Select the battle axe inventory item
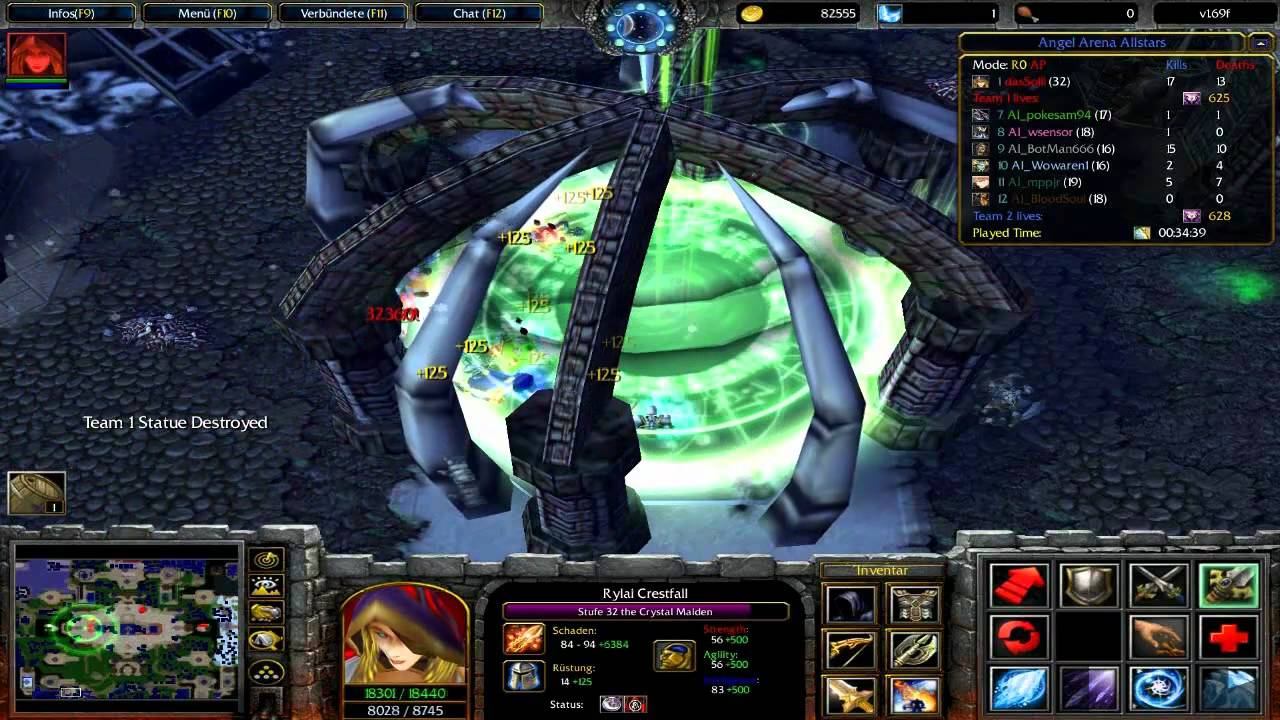This screenshot has width=1280, height=720. click(x=912, y=650)
